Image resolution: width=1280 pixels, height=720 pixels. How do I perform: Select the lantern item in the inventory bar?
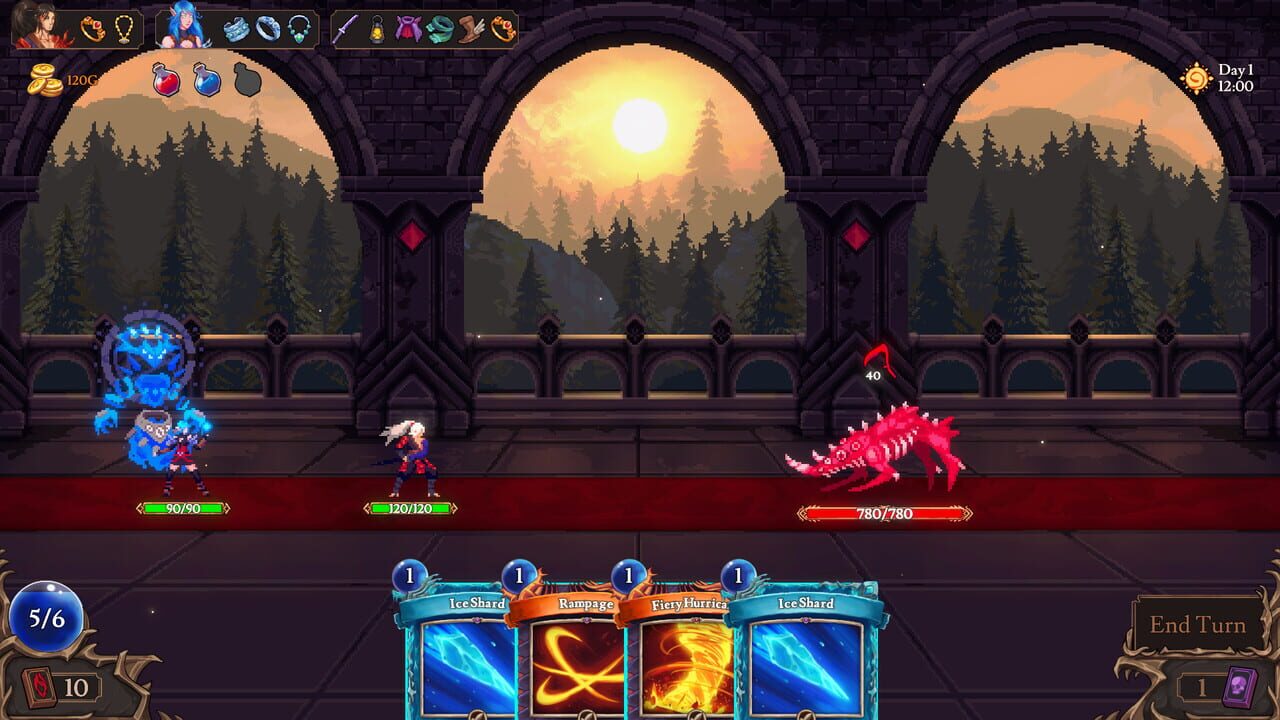click(x=375, y=28)
